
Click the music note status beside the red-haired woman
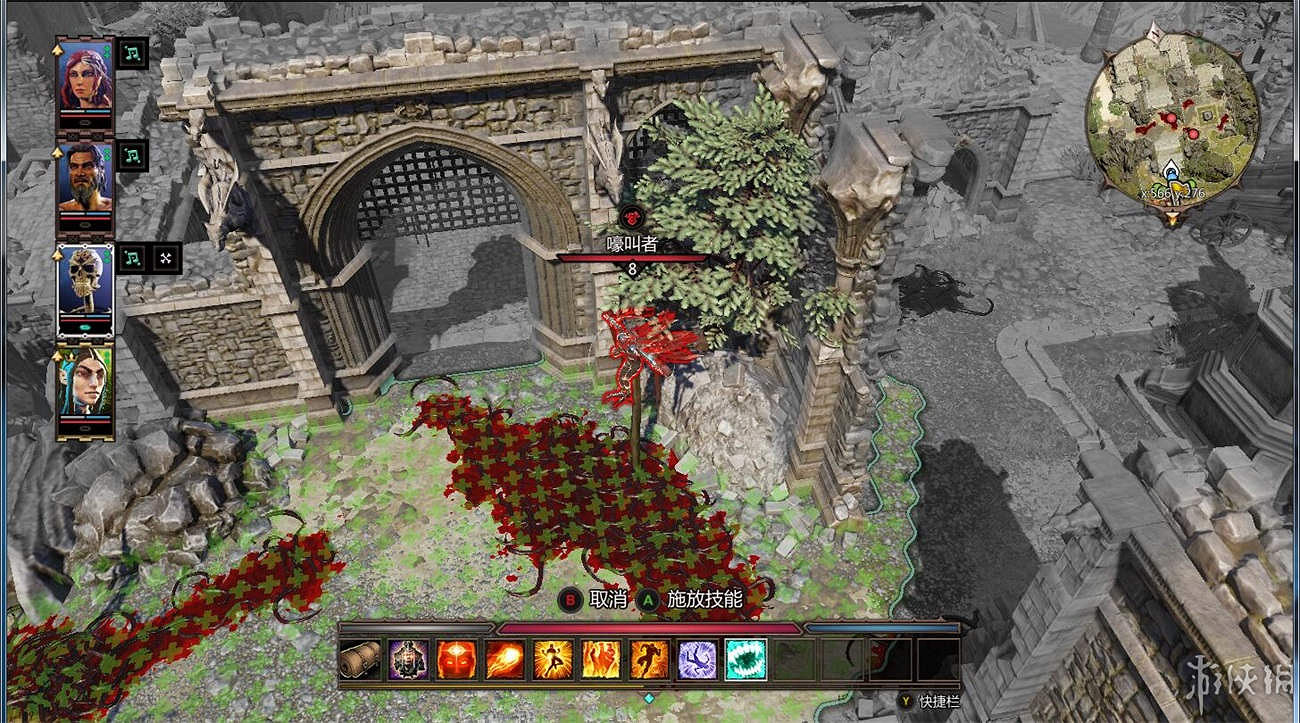point(133,53)
